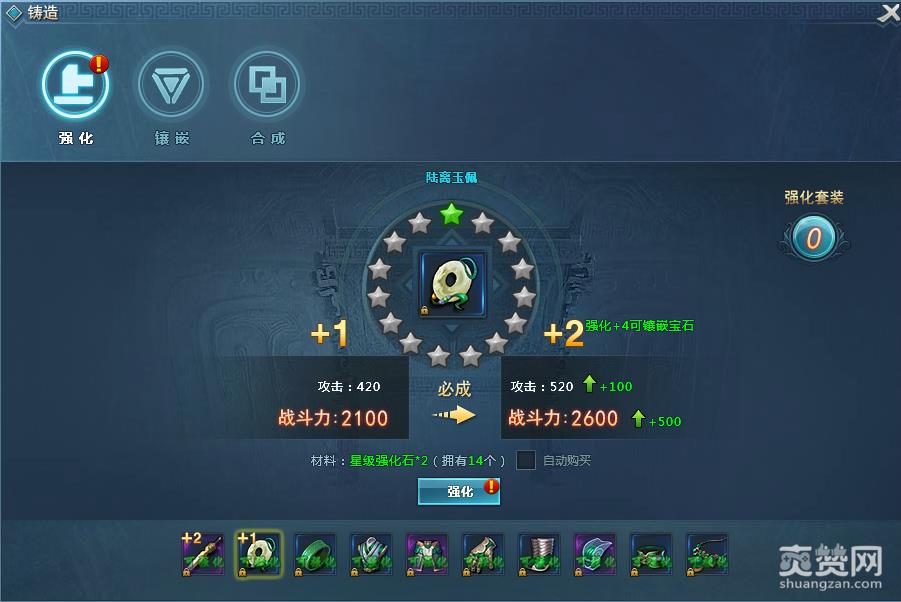This screenshot has width=901, height=602.
Task: Choose the green ring equipment slot
Action: [315, 554]
